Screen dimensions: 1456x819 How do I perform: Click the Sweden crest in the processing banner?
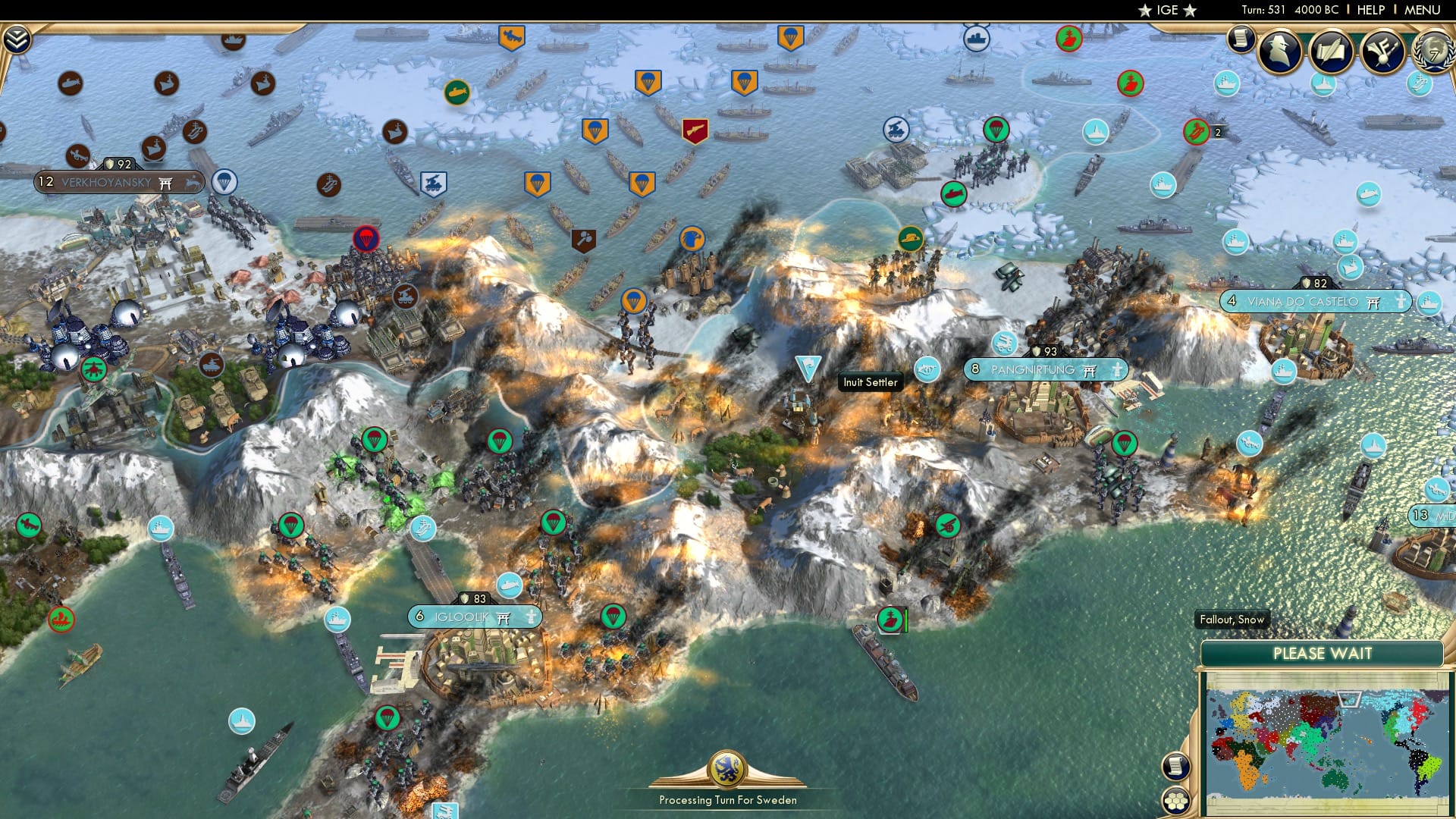(726, 769)
